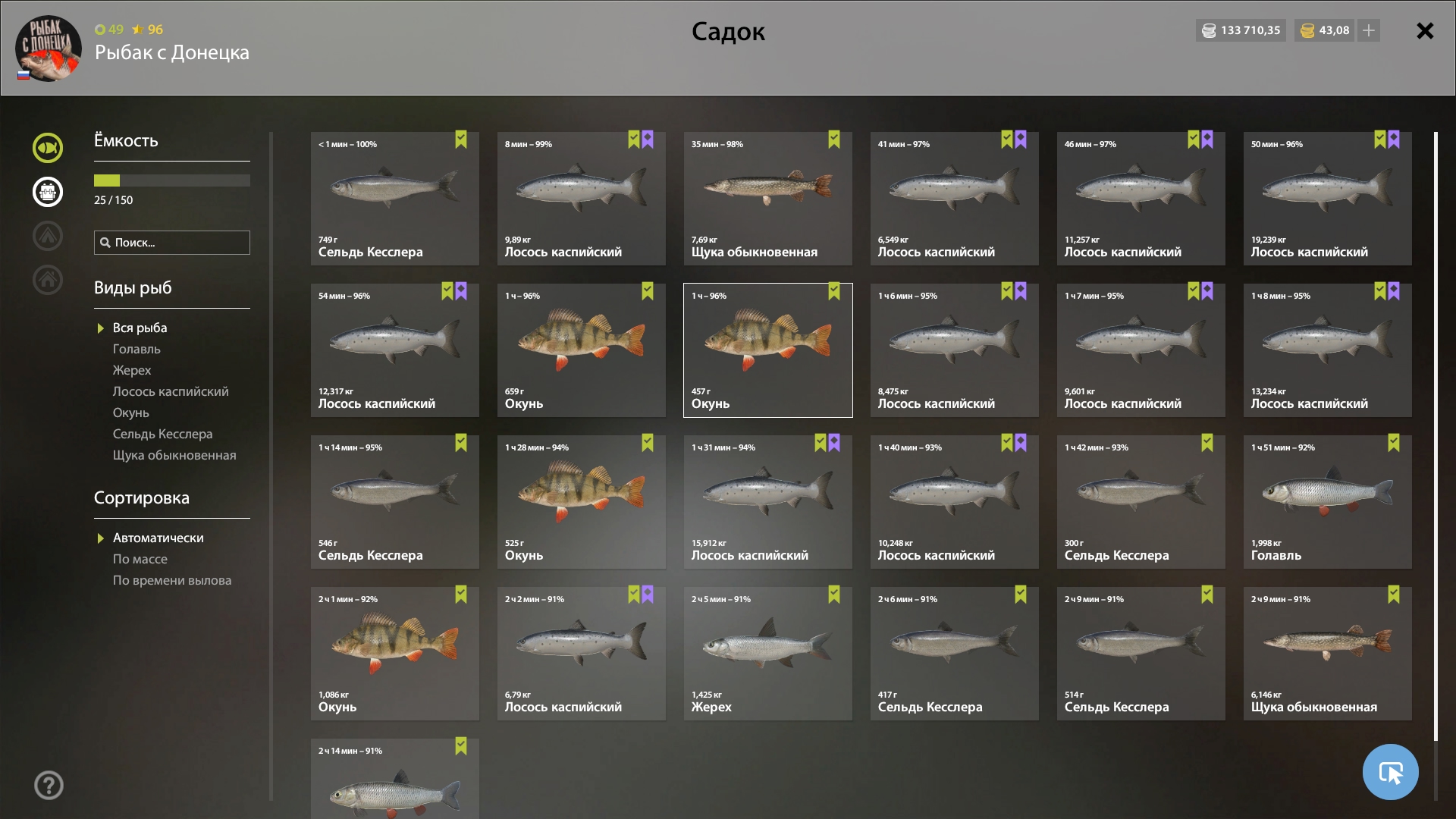Open the help question mark button

pyautogui.click(x=49, y=786)
